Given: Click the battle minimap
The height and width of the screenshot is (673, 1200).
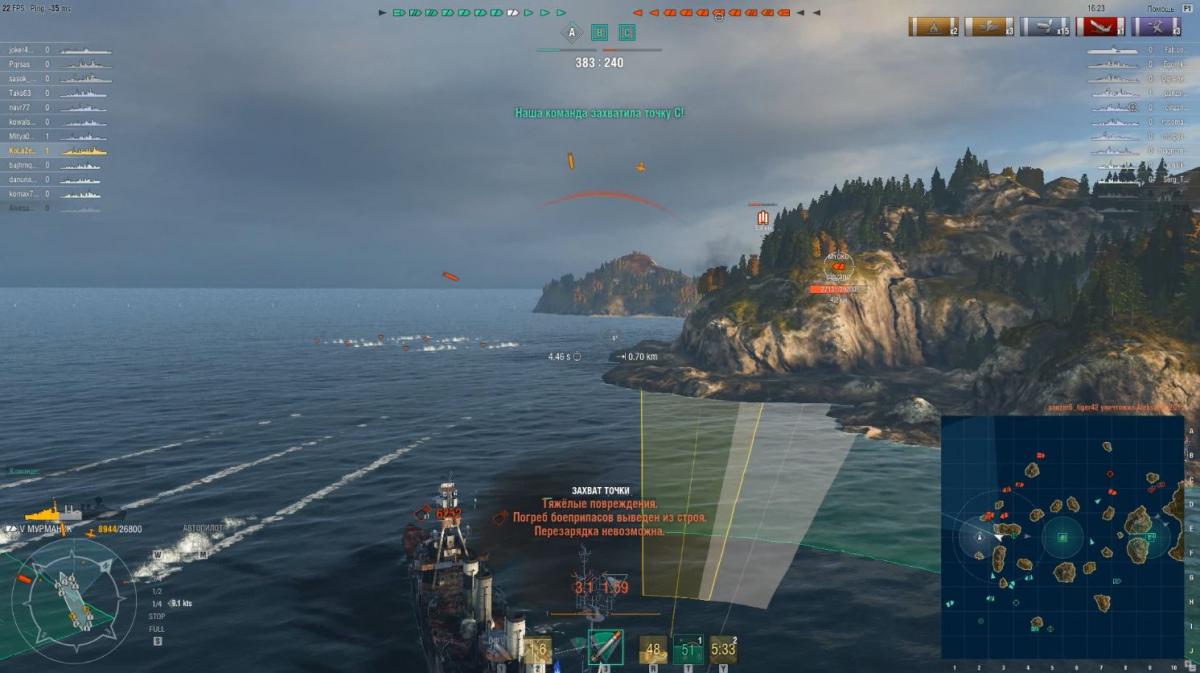Looking at the screenshot, I should [x=1062, y=537].
